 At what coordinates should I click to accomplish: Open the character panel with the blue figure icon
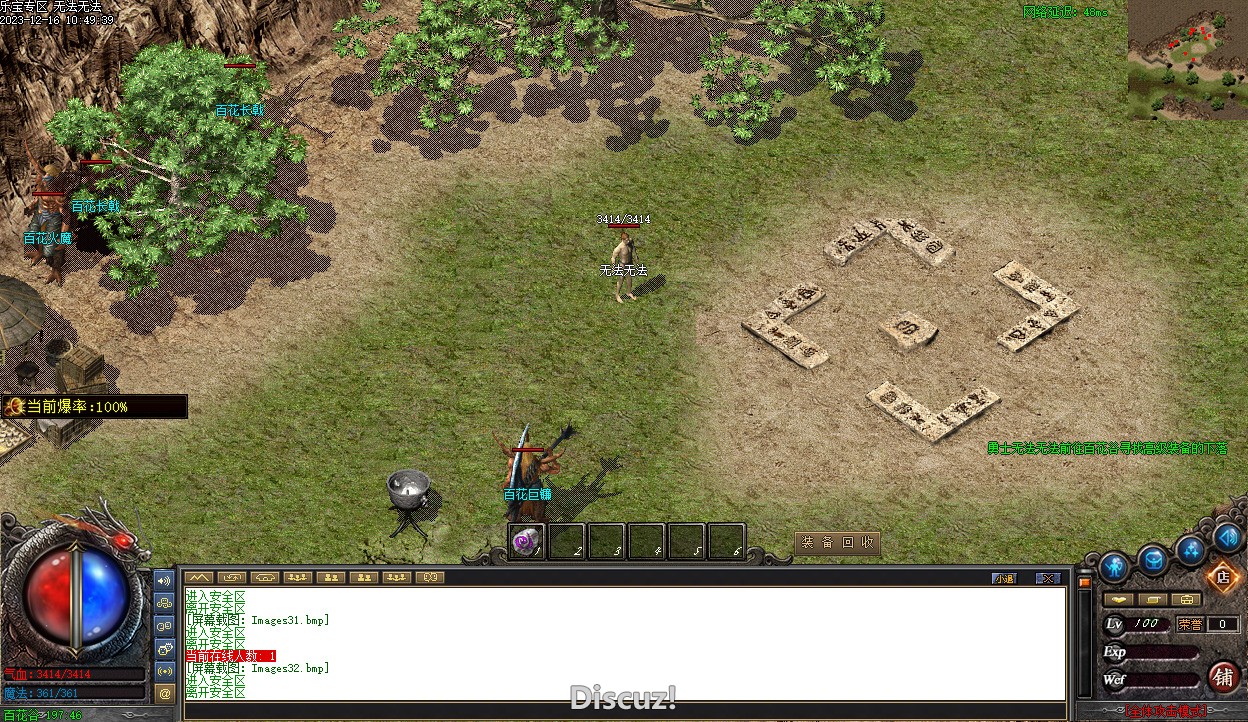[1114, 567]
